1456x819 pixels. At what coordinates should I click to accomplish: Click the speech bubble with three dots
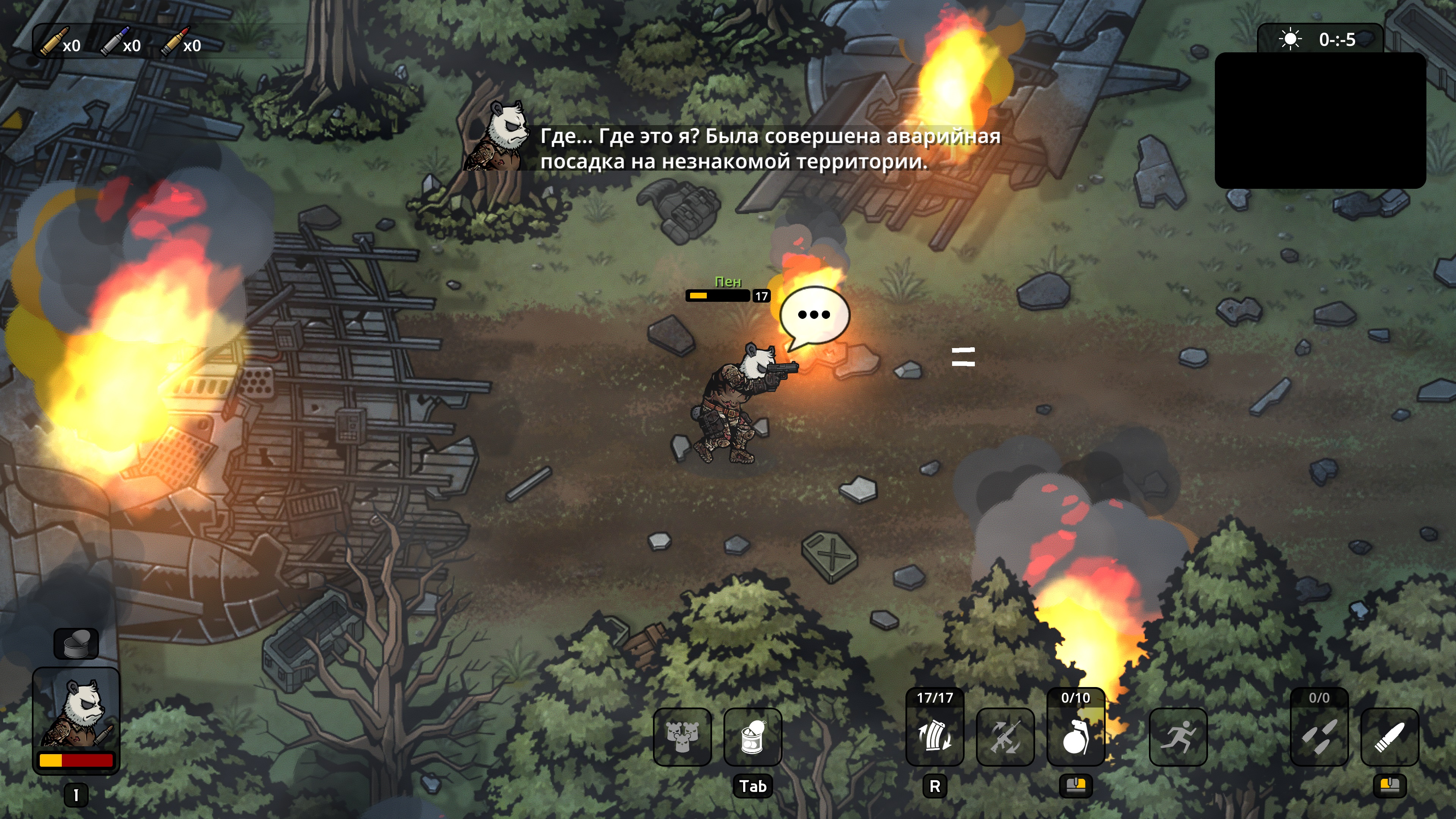(814, 315)
